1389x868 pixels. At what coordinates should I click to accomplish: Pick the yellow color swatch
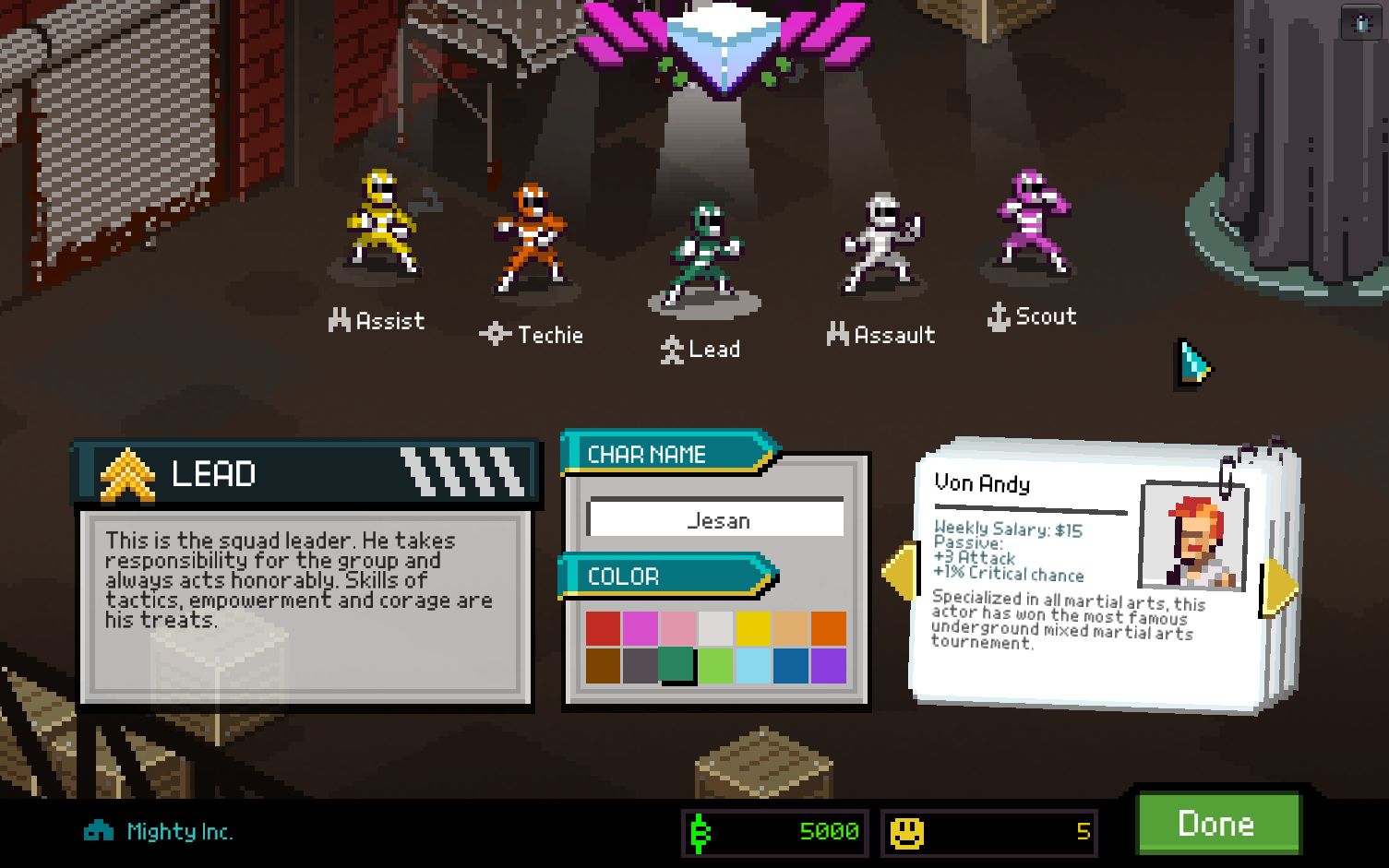[x=753, y=629]
